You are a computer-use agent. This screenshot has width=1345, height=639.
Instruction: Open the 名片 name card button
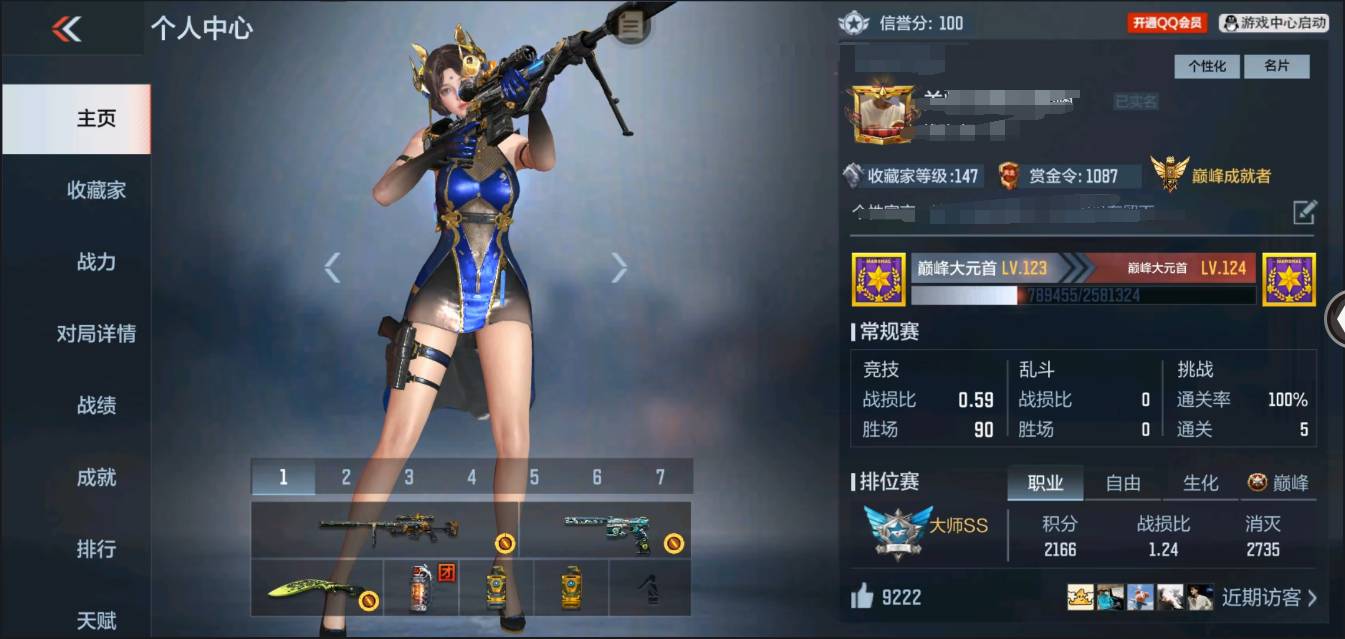click(x=1276, y=66)
